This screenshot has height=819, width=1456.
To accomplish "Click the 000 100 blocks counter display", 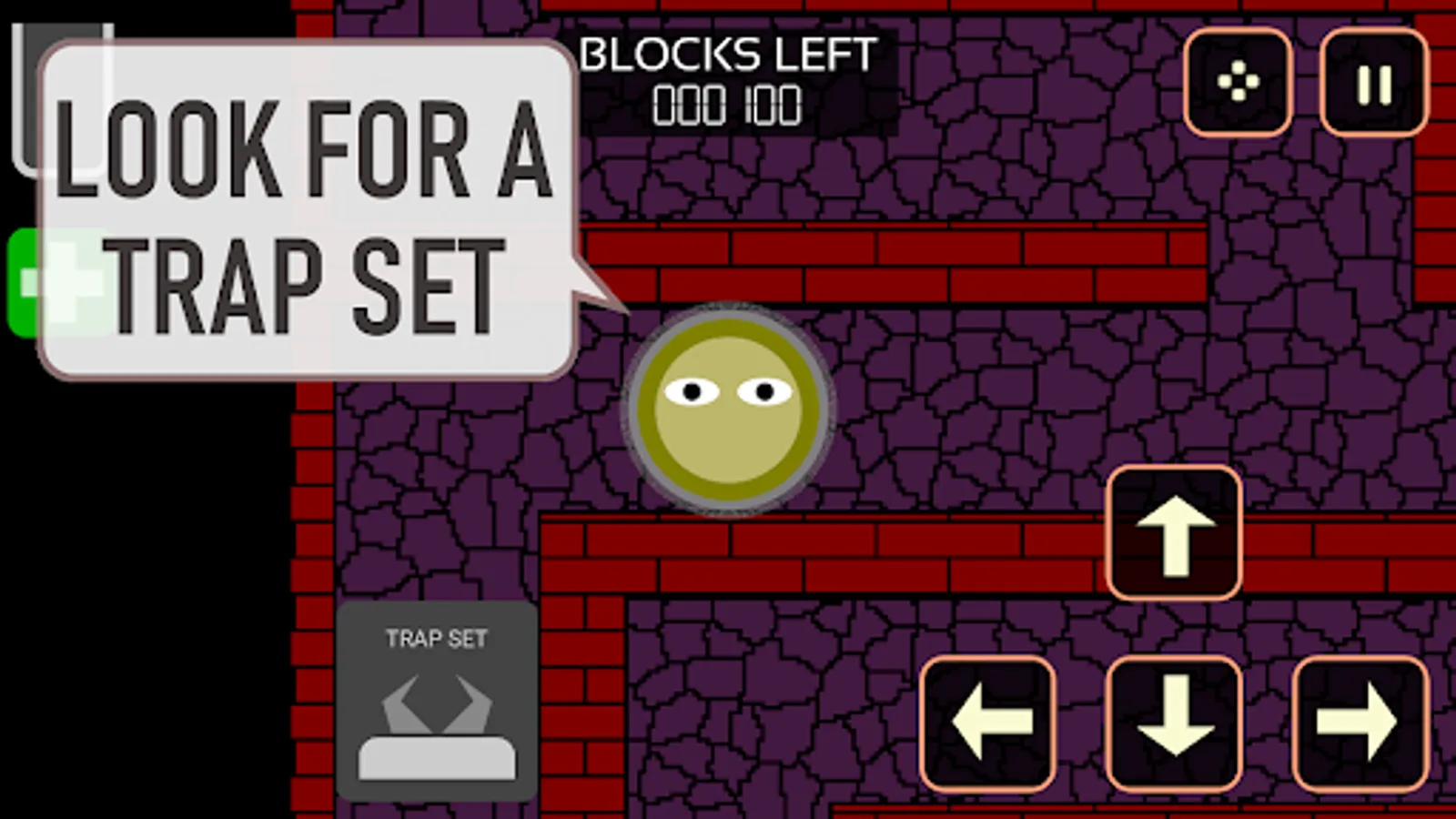I will tap(726, 106).
